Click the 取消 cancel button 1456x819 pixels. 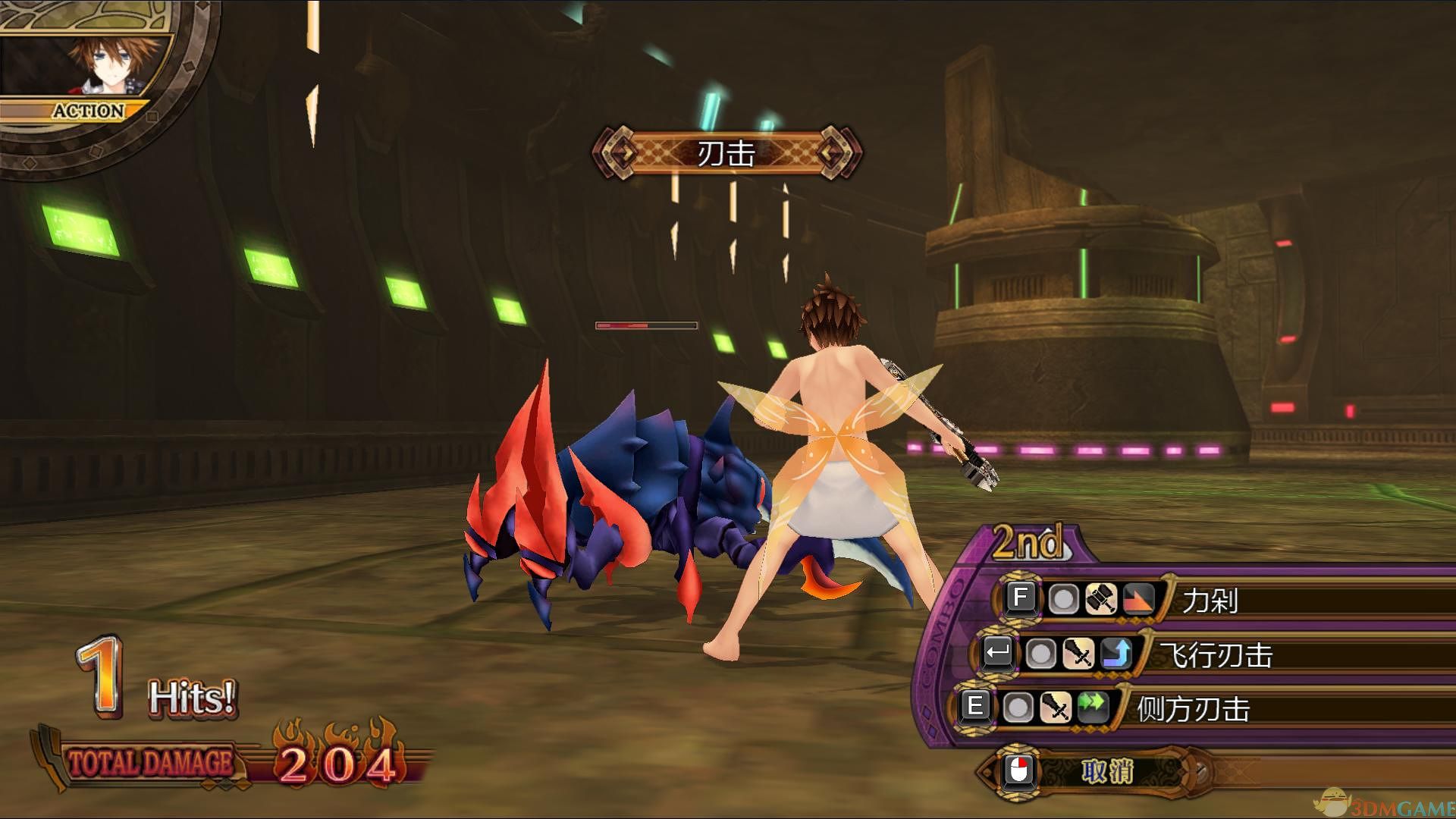coord(1106,772)
